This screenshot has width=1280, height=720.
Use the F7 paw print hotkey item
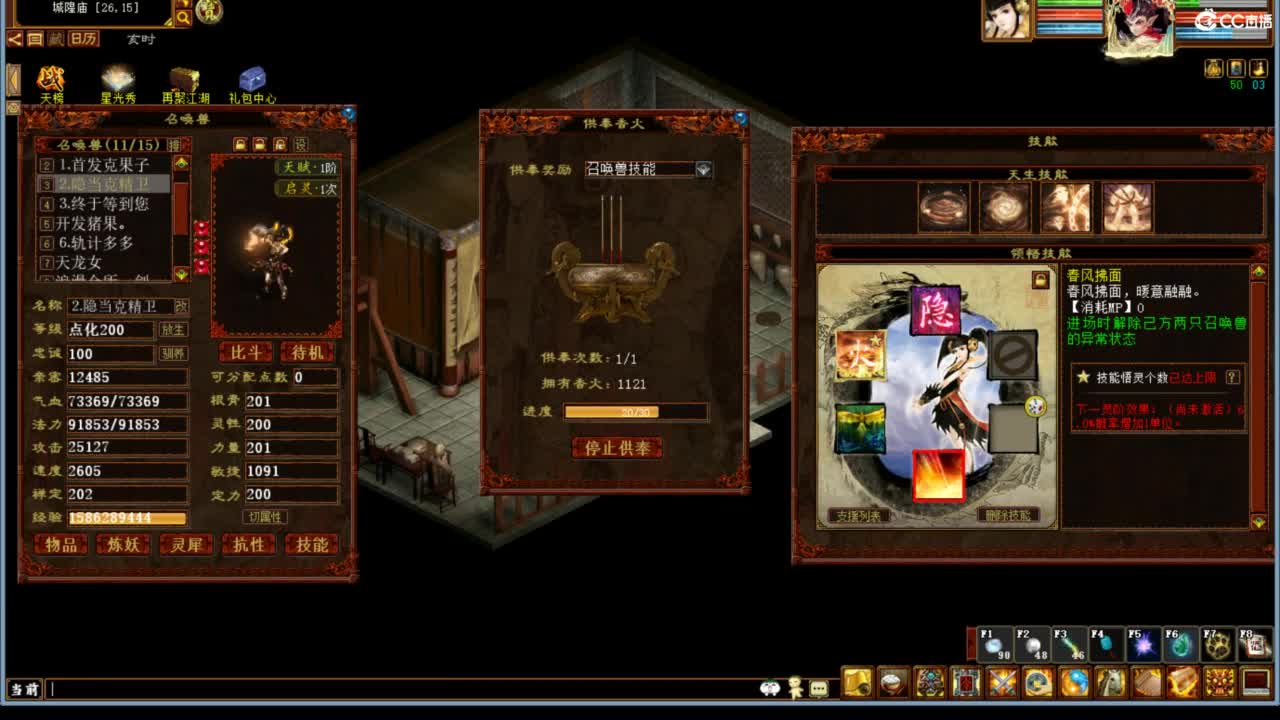pos(1215,645)
